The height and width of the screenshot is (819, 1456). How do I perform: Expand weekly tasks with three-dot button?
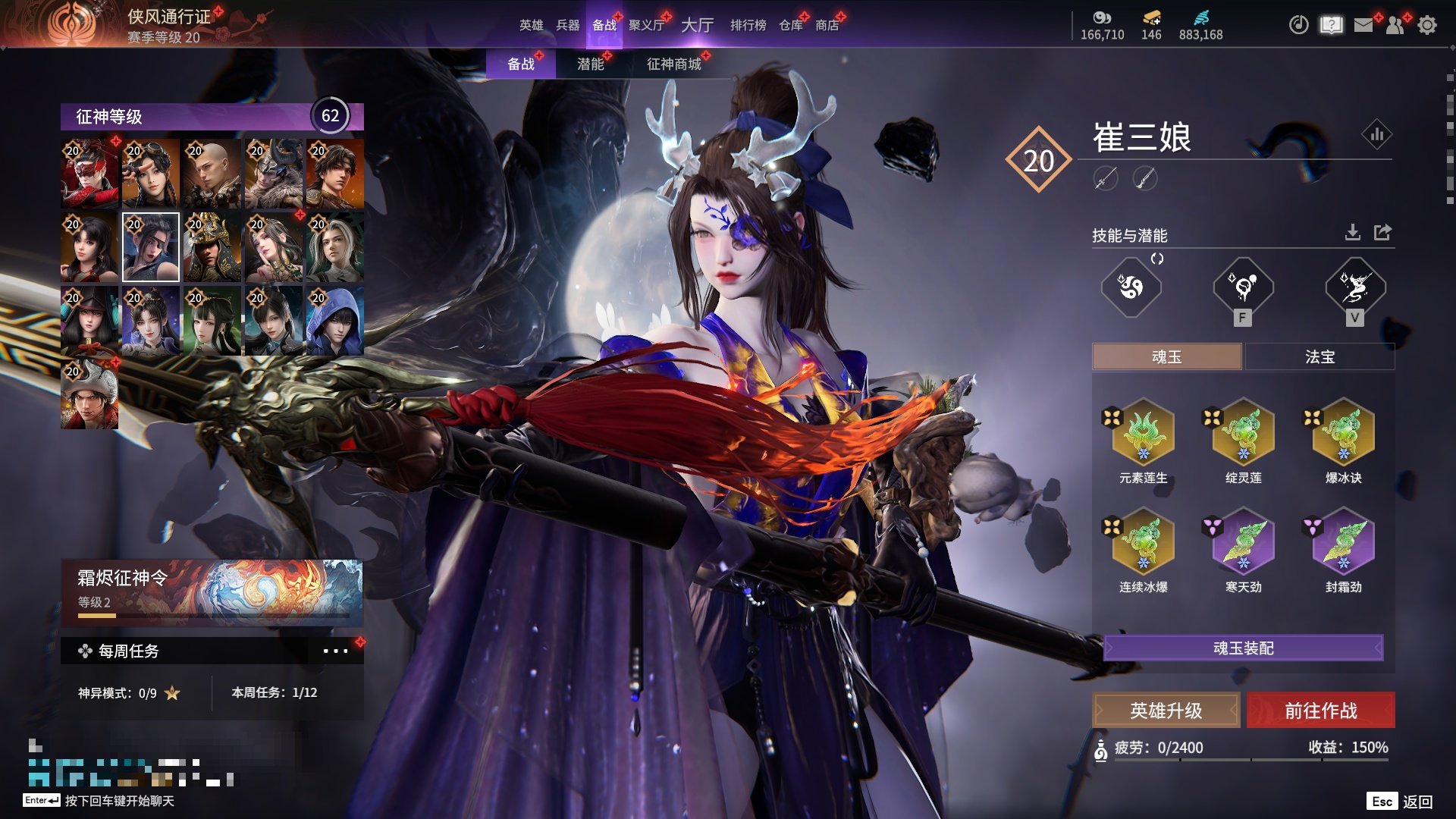[x=335, y=651]
